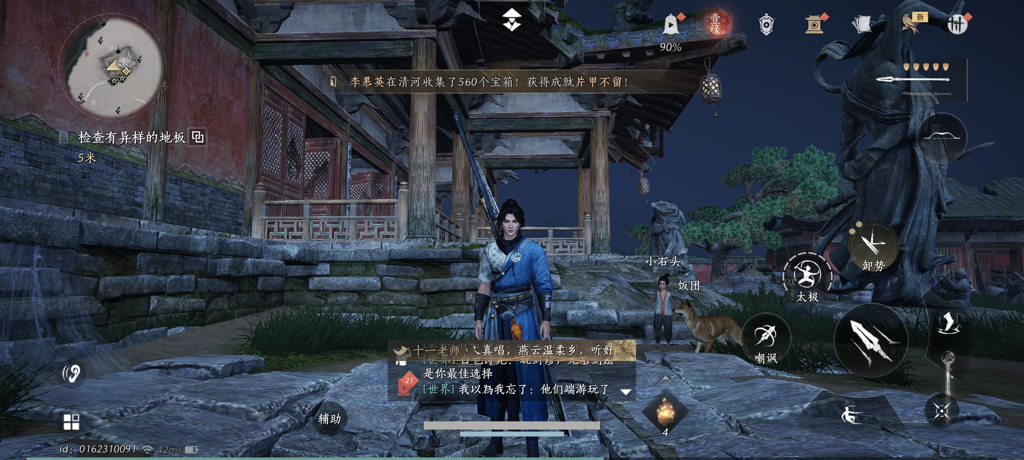Select the quest tracker 检查有异样的地板

(131, 137)
